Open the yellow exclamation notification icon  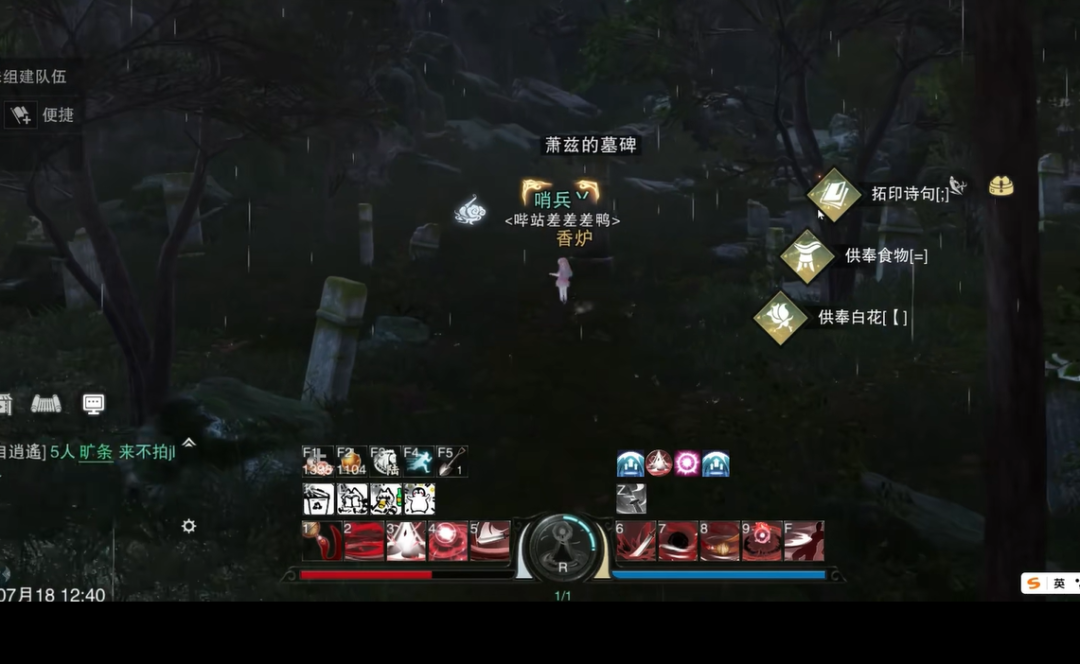pos(1001,186)
